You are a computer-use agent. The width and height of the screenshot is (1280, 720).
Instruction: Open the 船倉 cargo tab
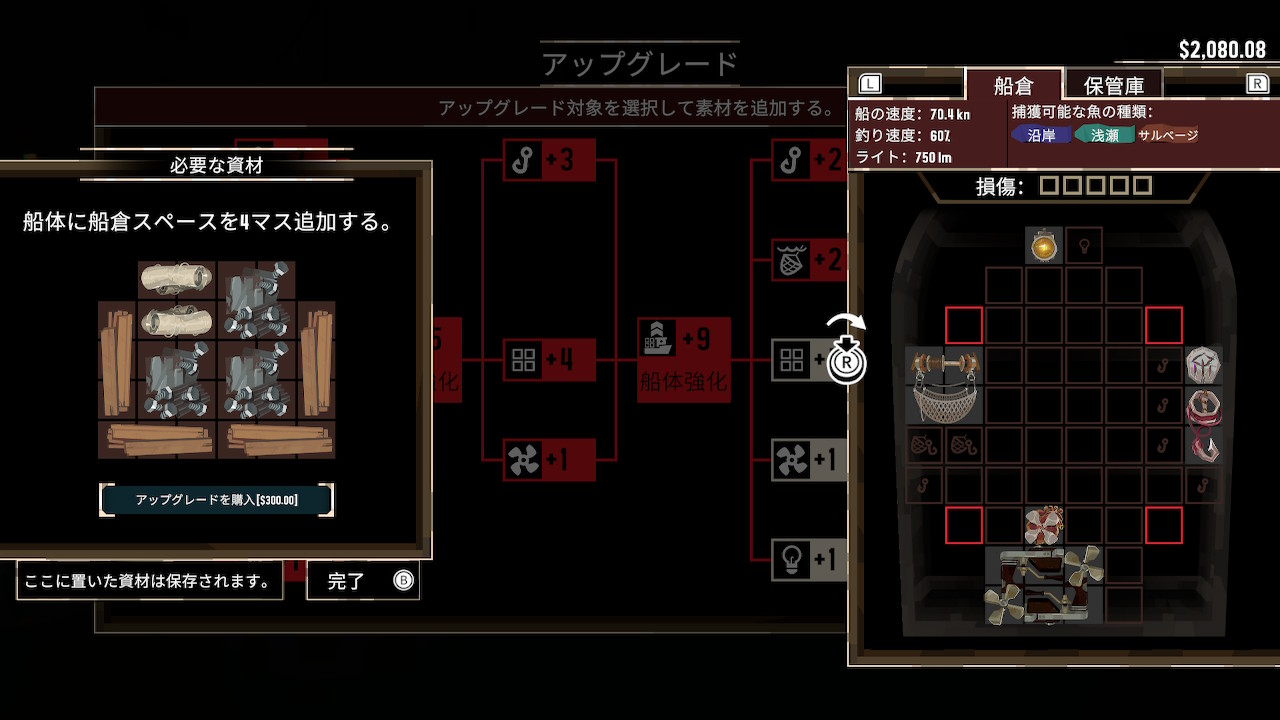pyautogui.click(x=1013, y=85)
